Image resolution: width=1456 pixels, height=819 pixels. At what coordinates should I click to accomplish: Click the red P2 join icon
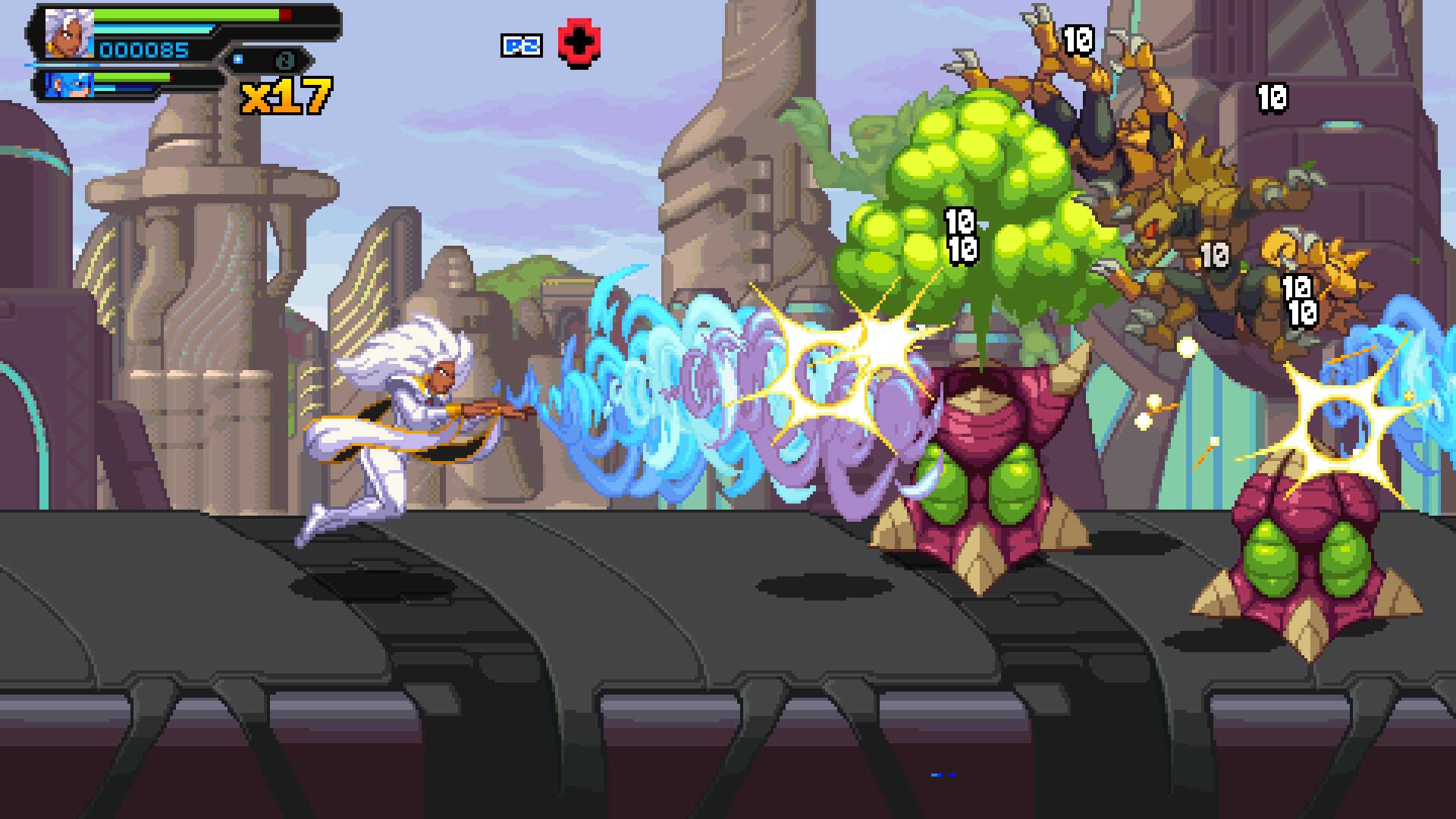[x=579, y=45]
